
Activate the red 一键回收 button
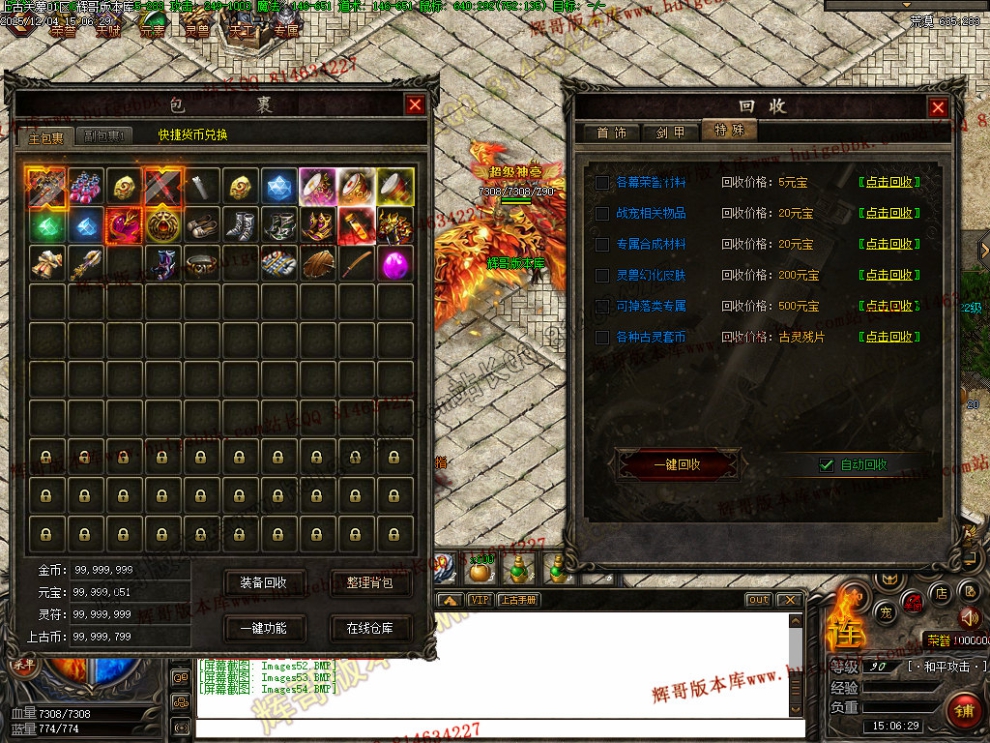pos(677,464)
